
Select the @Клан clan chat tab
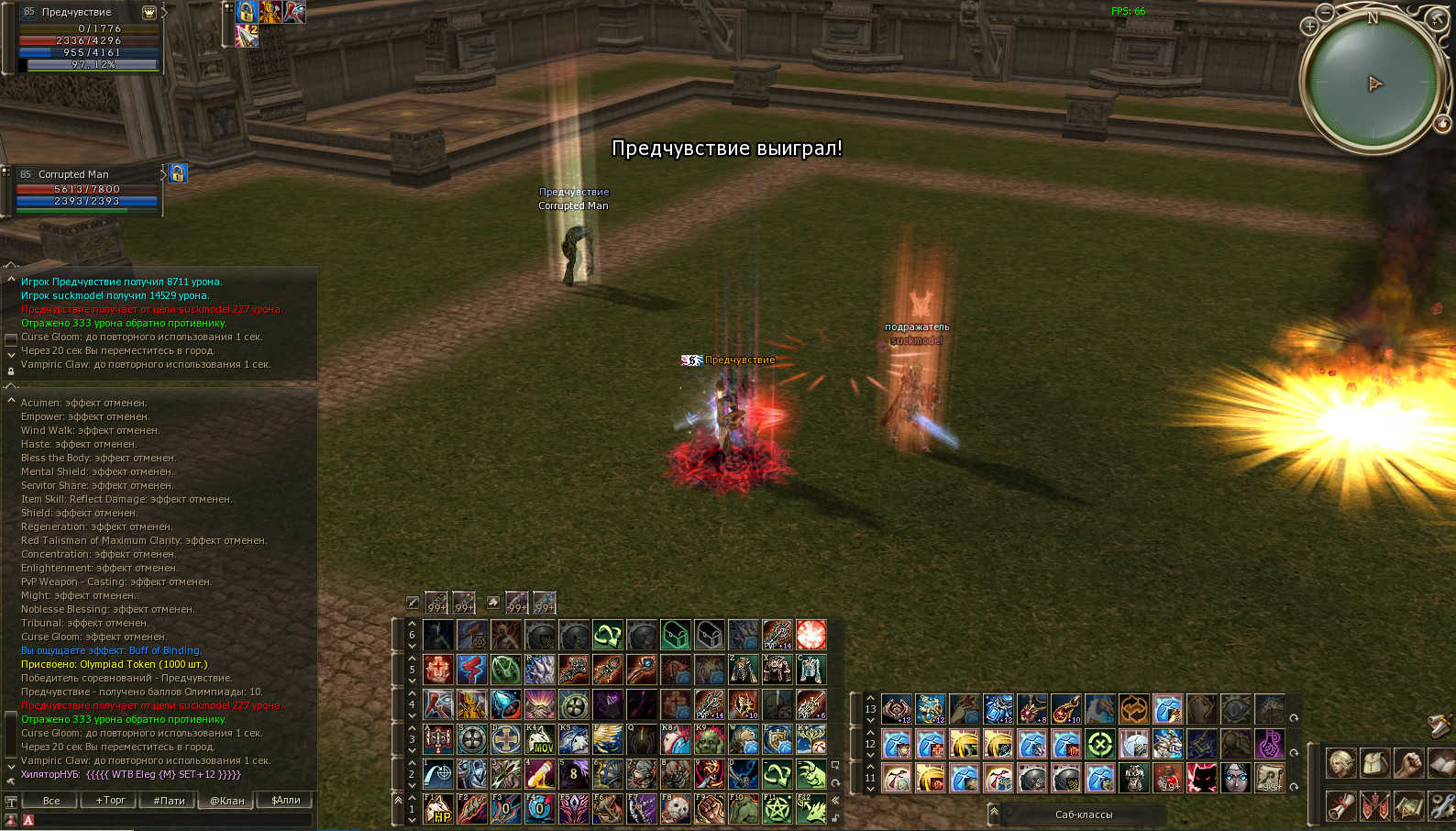(227, 801)
